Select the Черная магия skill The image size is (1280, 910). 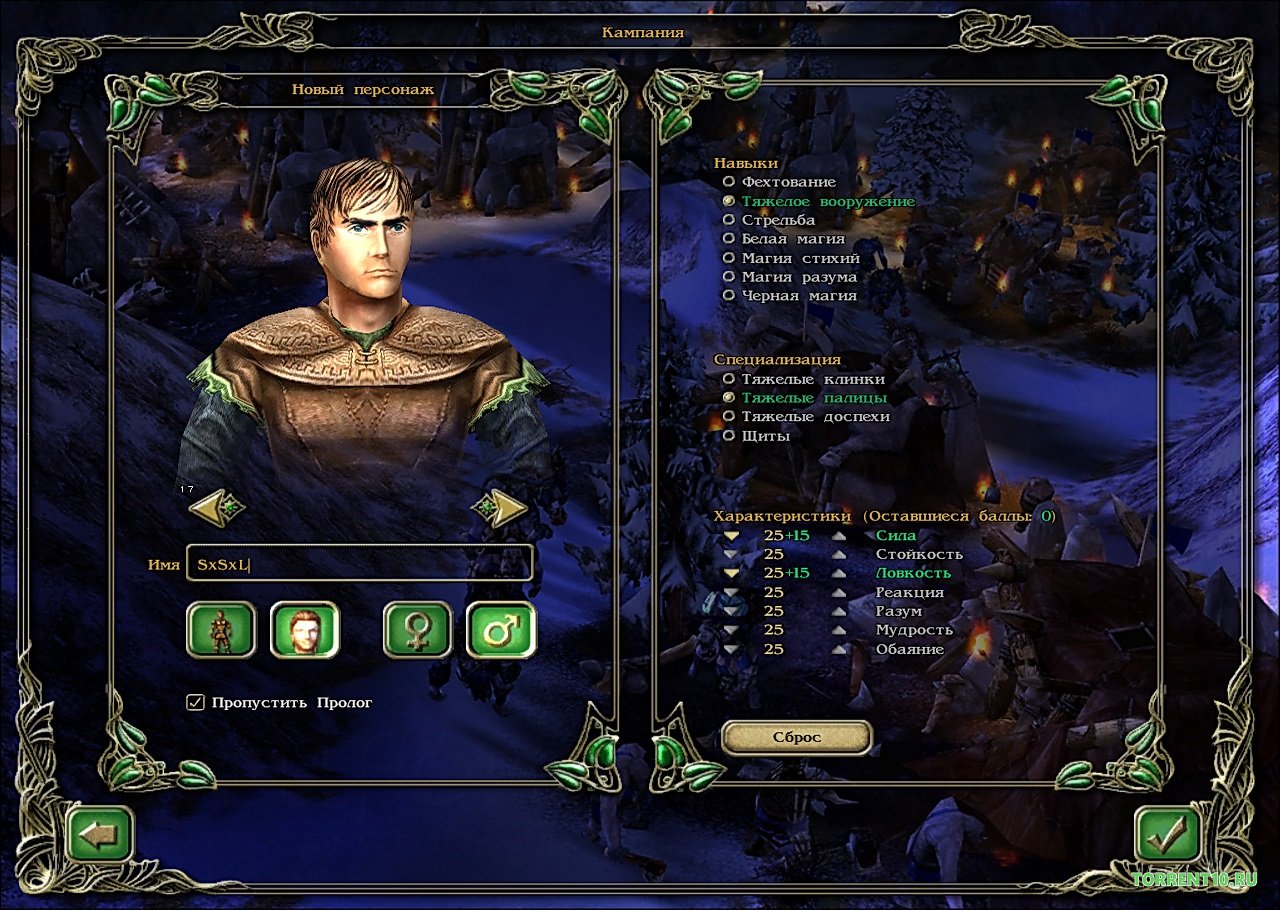pos(729,296)
